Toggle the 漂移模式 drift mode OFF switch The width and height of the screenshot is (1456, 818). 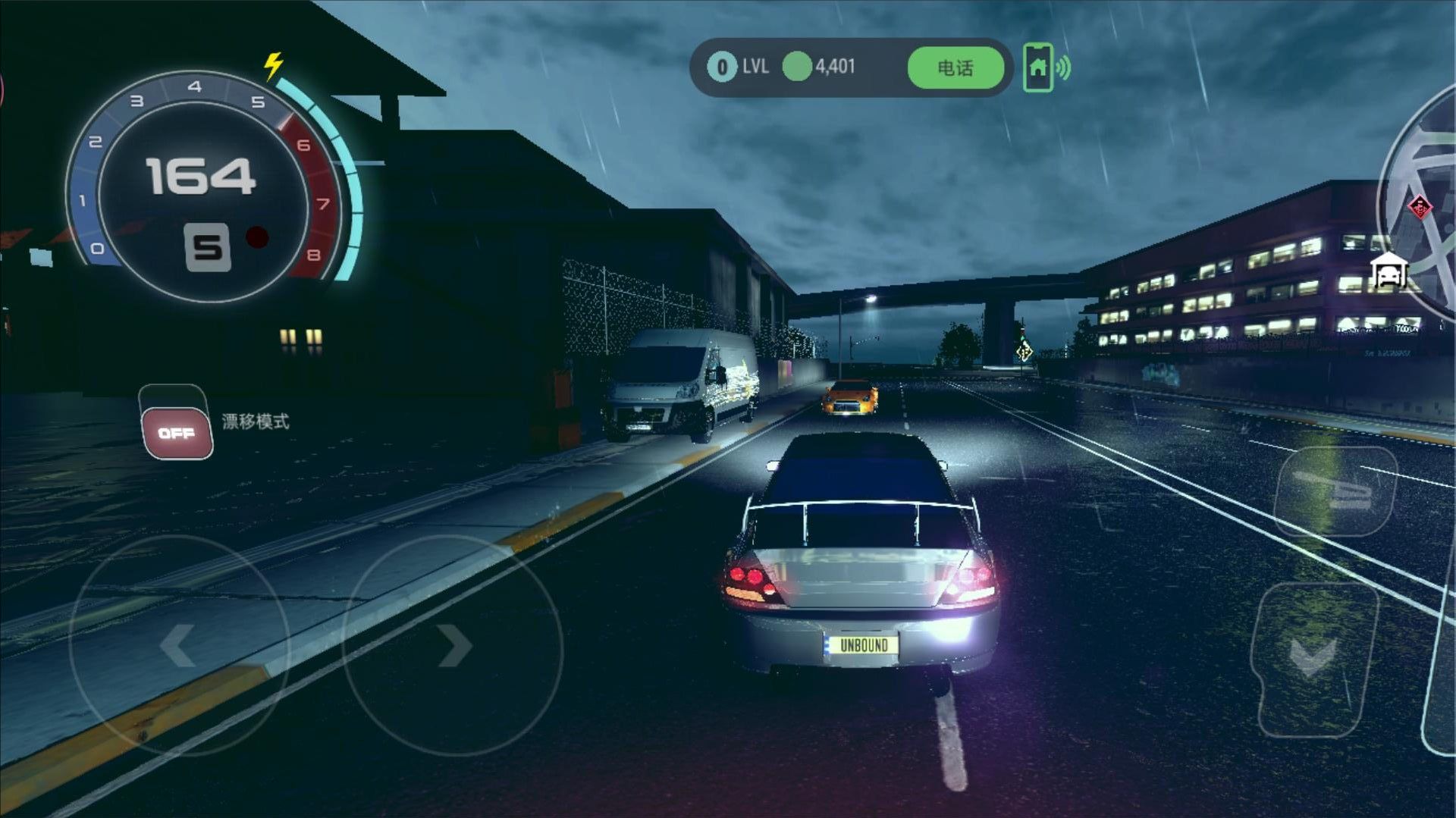[x=177, y=432]
